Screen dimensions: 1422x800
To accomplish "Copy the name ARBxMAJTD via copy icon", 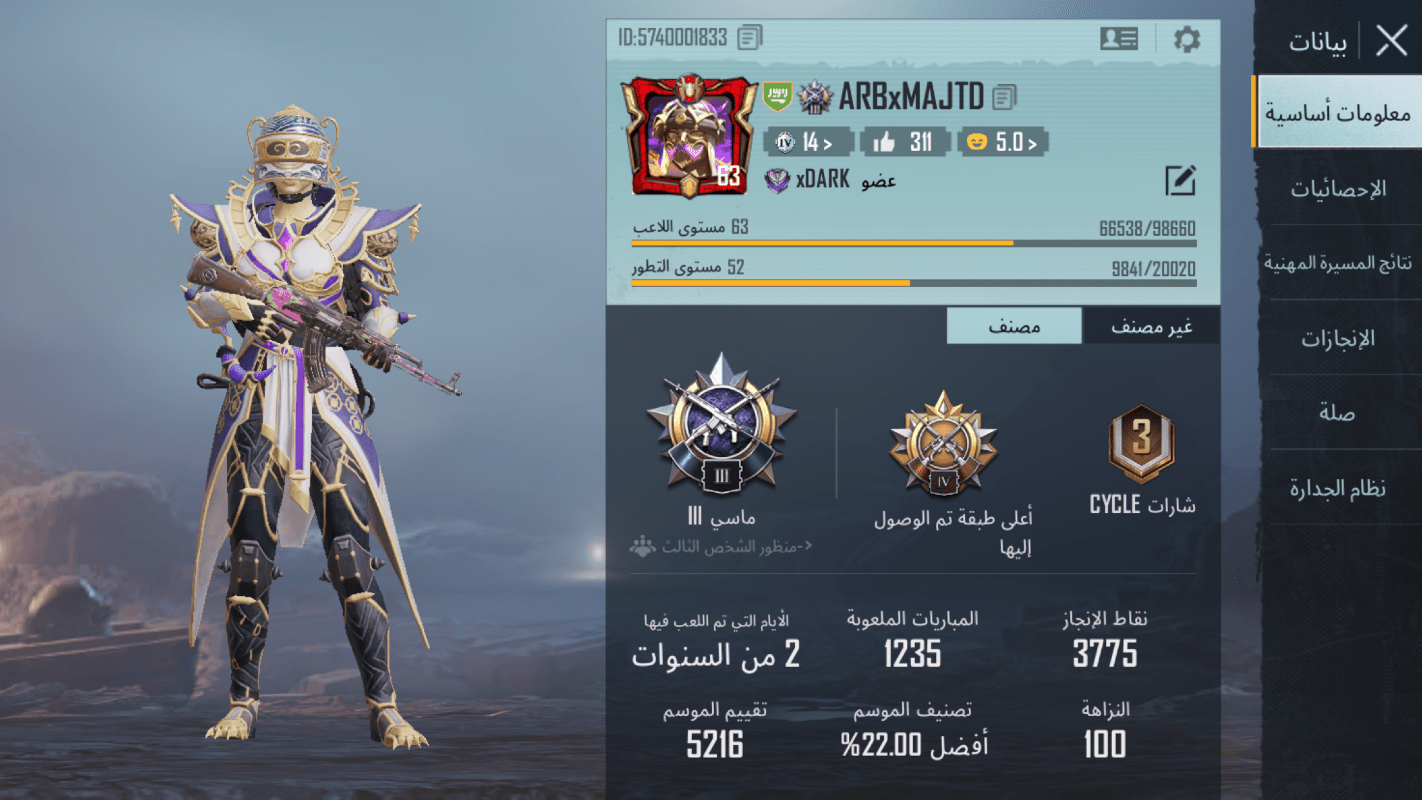I will click(x=1006, y=97).
